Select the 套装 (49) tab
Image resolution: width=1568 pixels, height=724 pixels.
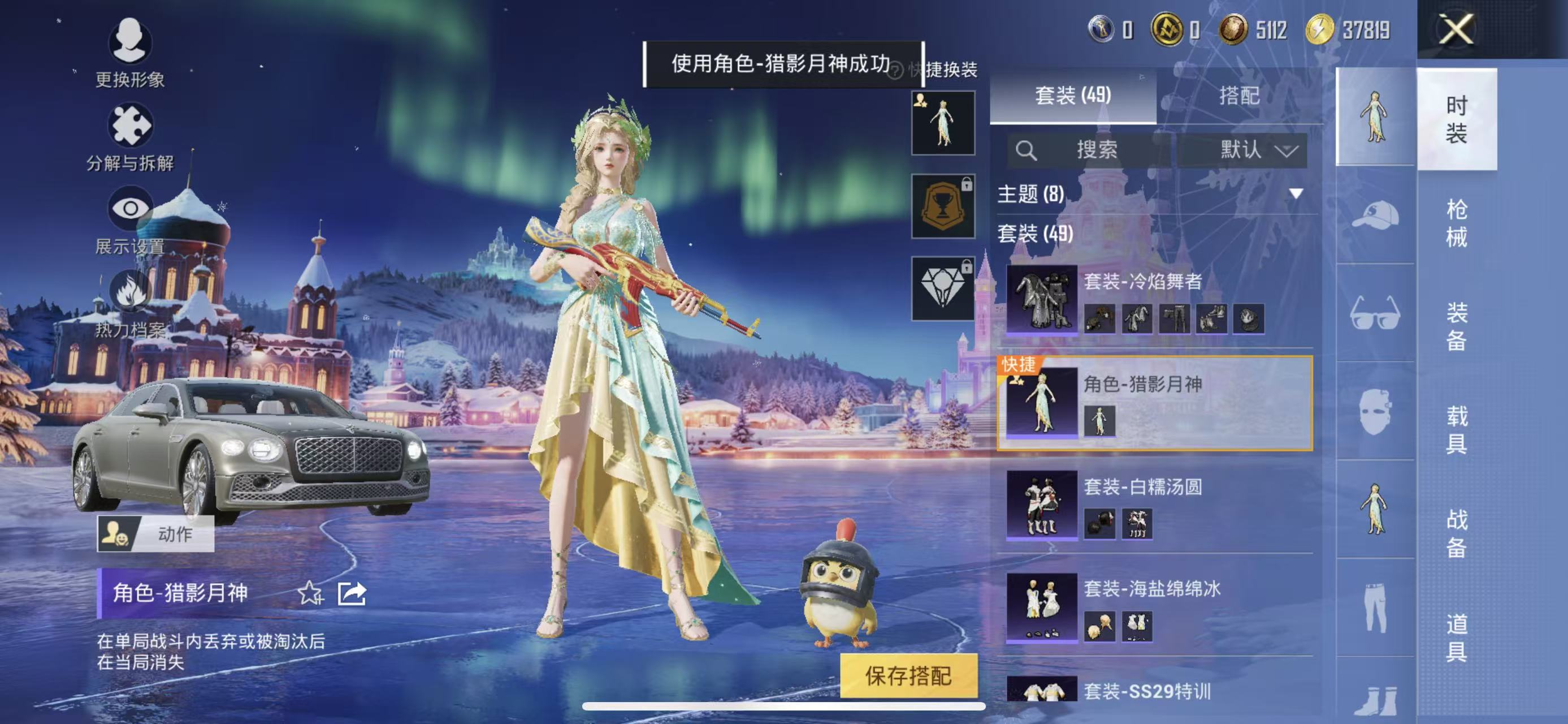(1072, 96)
